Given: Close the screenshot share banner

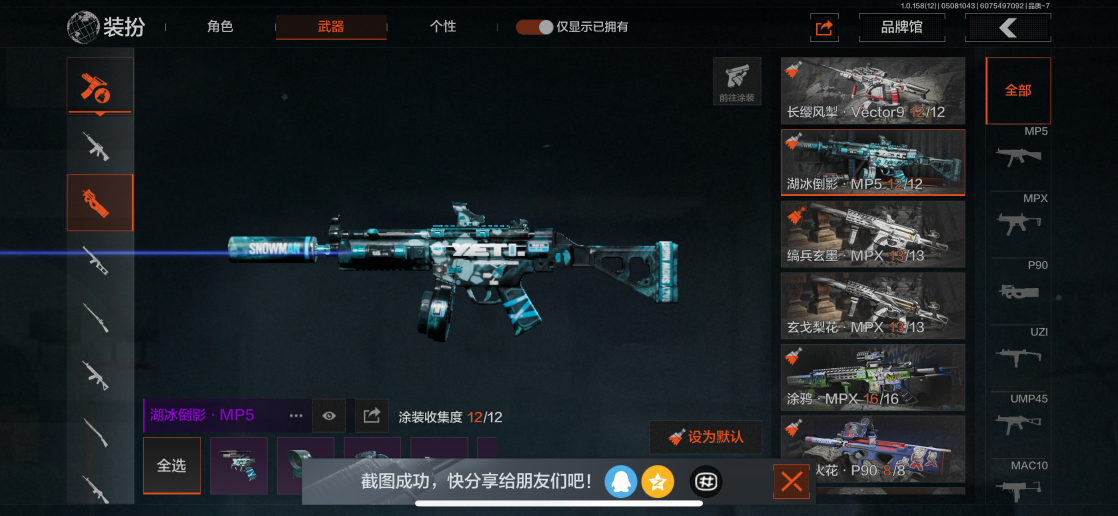Looking at the screenshot, I should point(792,483).
